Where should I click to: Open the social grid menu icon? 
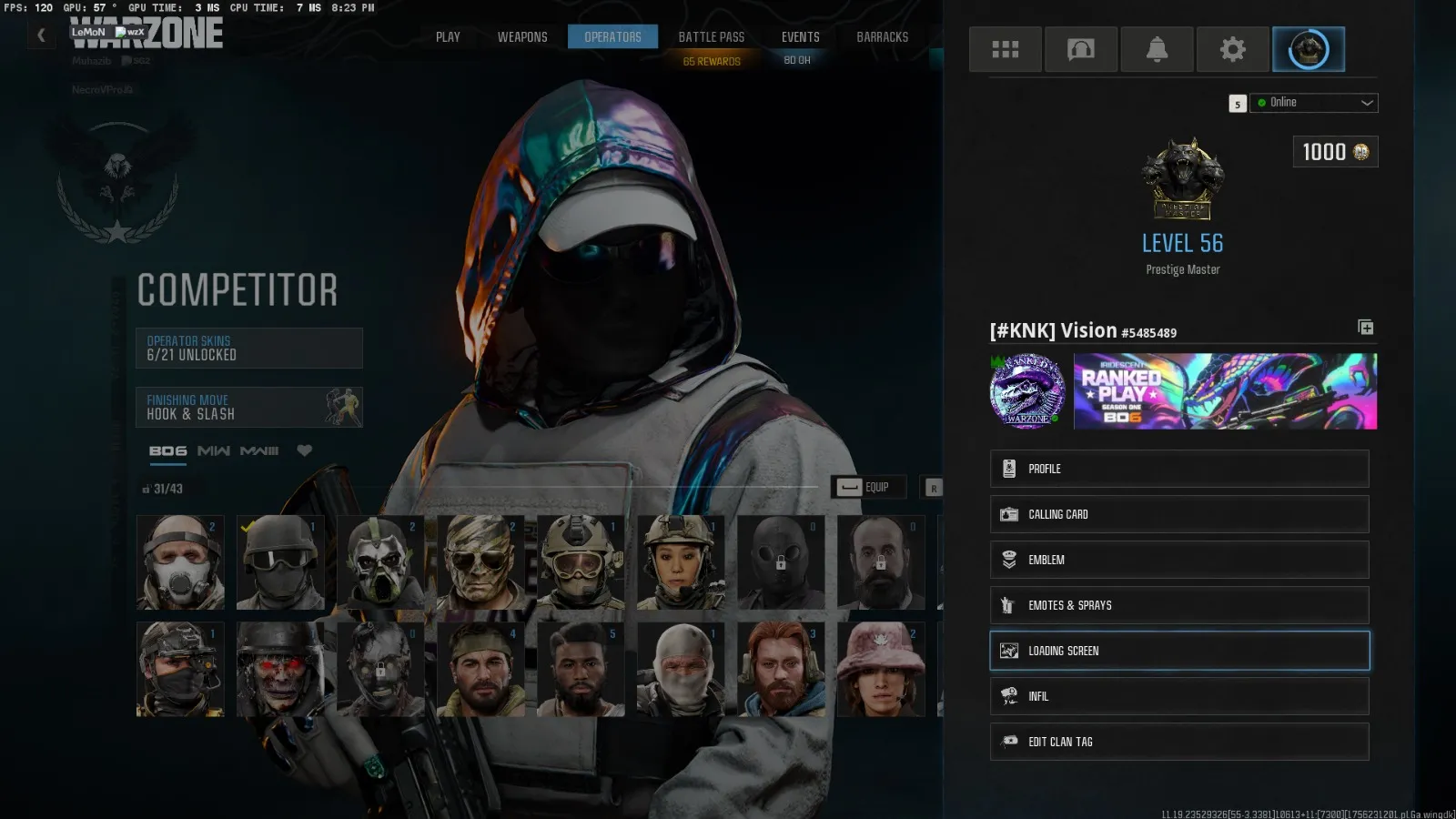point(1005,49)
